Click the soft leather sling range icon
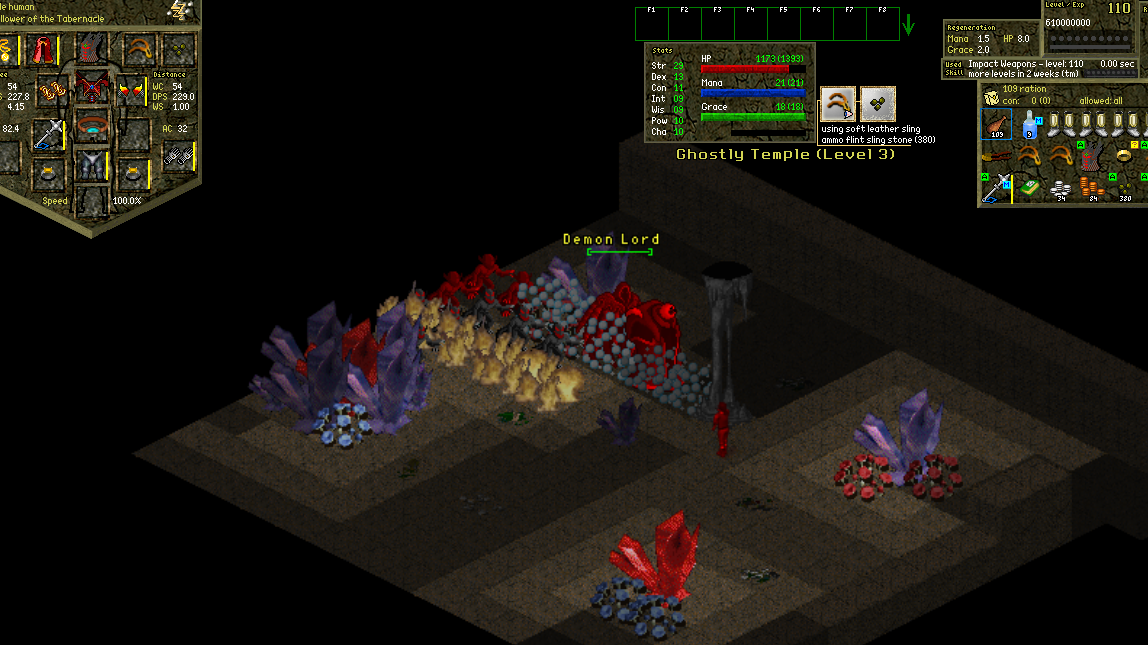The width and height of the screenshot is (1148, 645). pos(837,104)
